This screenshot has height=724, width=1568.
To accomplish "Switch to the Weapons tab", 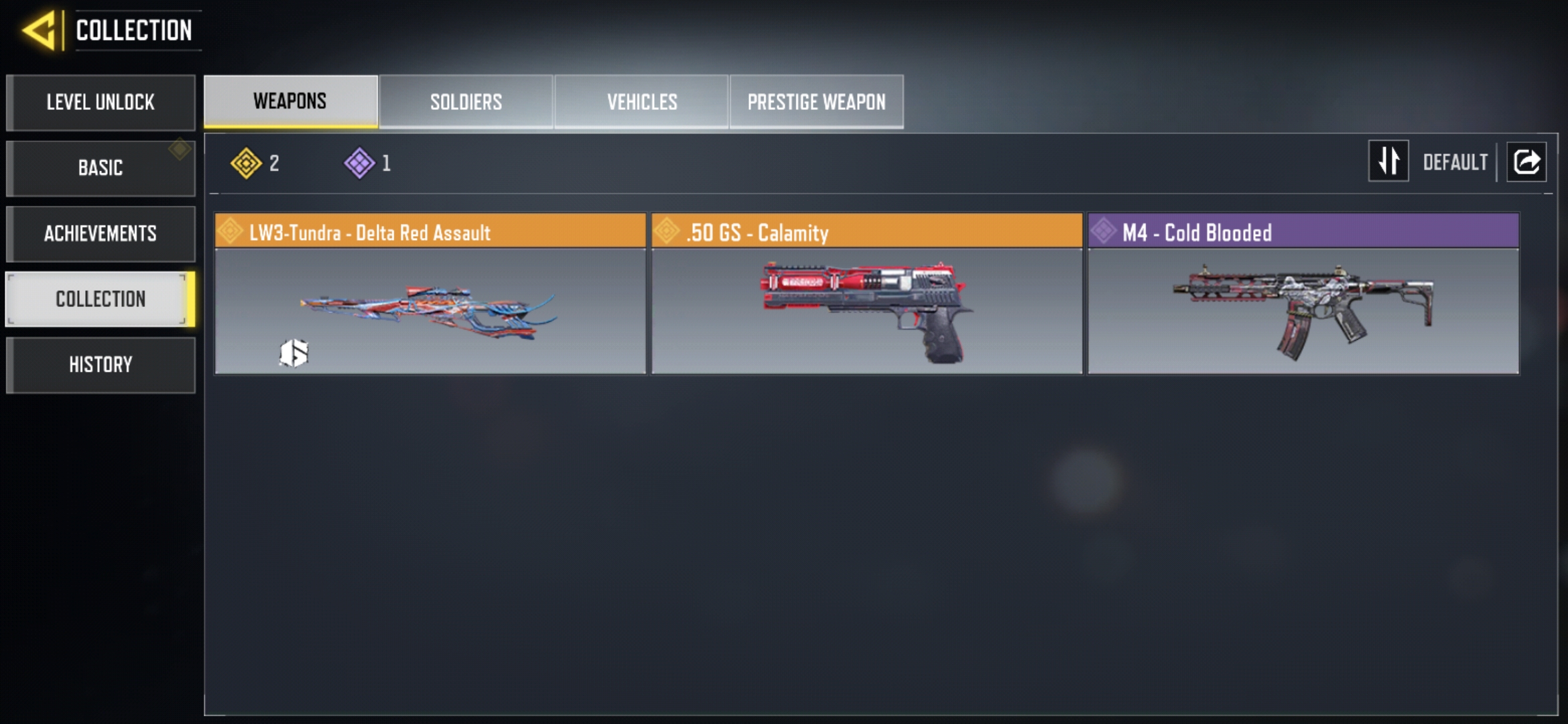I will pyautogui.click(x=290, y=101).
